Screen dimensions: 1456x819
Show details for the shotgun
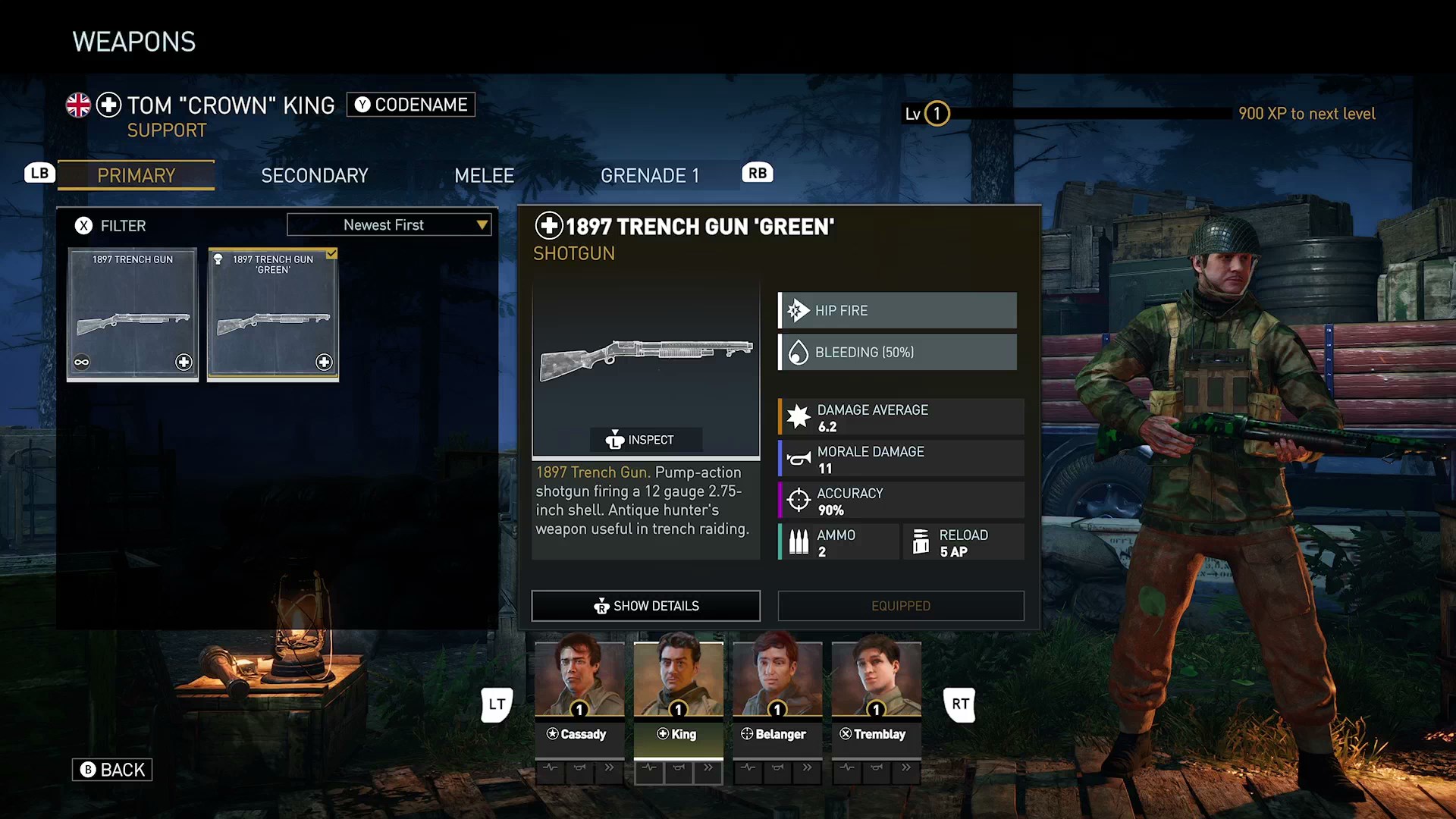(x=646, y=606)
